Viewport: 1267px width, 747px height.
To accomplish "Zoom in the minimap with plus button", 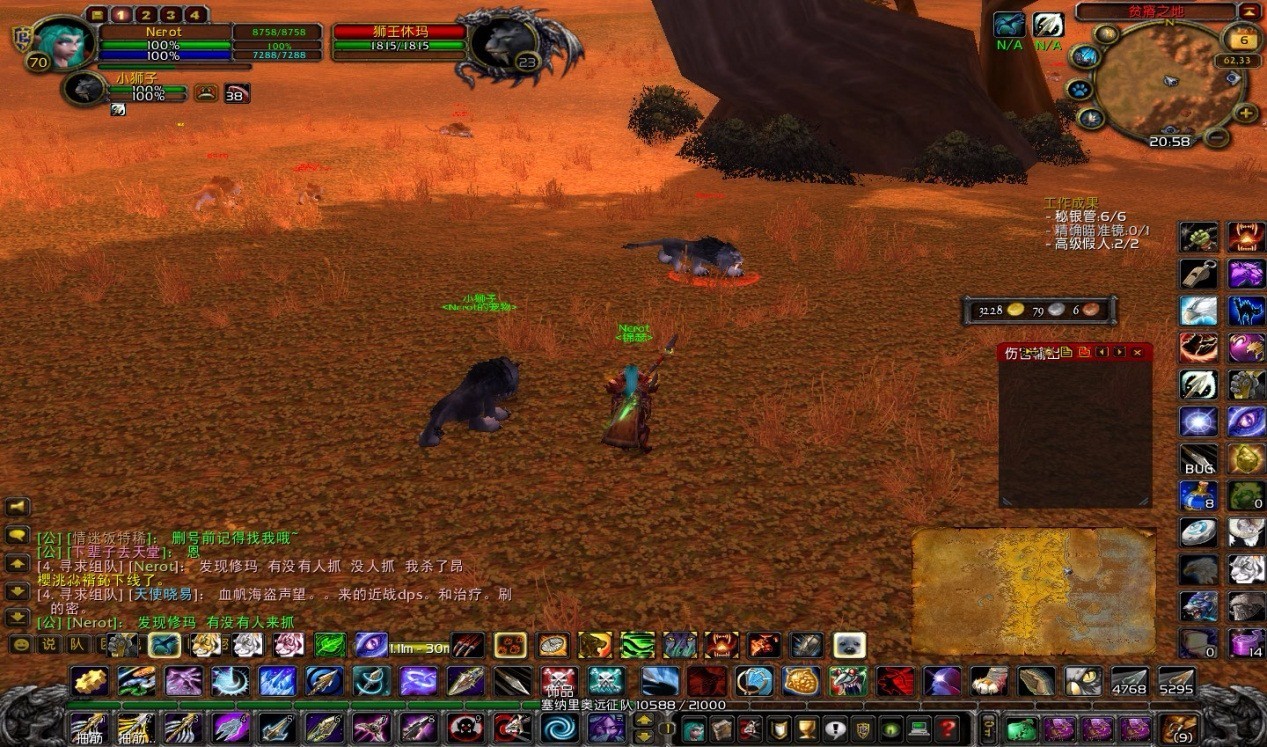I will click(x=1246, y=113).
